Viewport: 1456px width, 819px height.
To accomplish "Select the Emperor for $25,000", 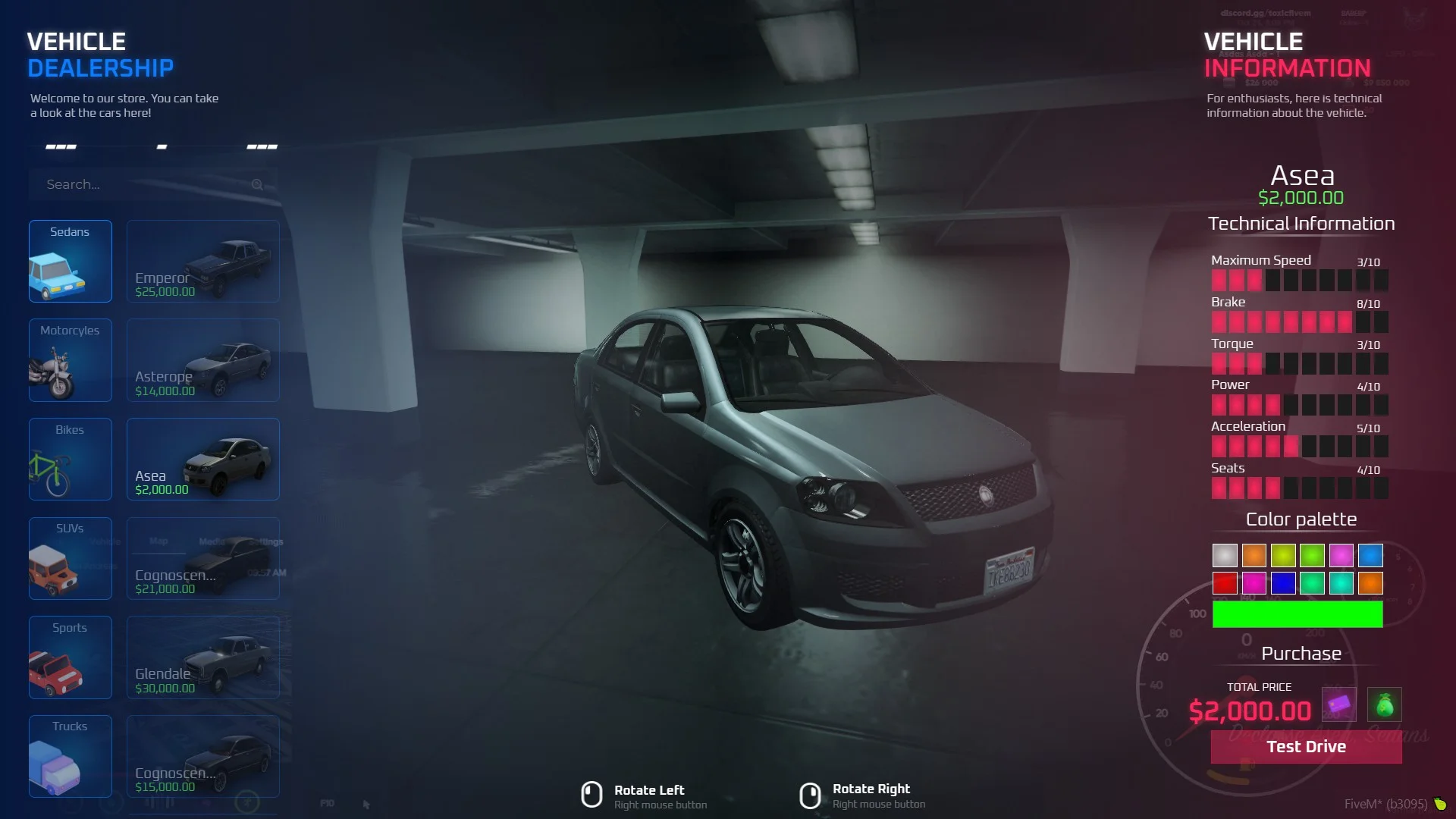I will point(202,261).
